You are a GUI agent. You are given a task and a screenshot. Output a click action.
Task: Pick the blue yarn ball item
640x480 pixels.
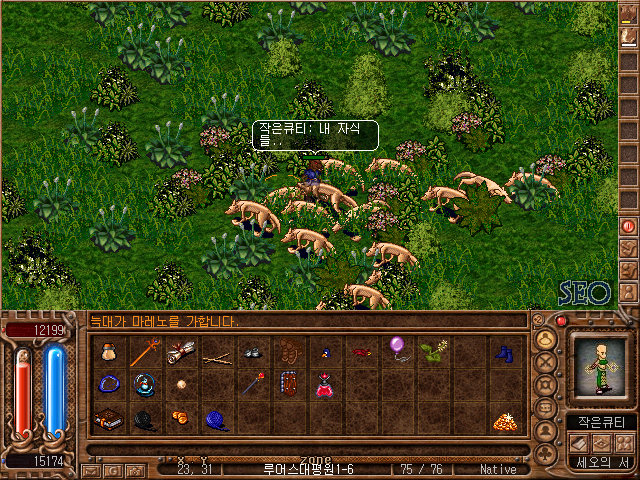click(x=217, y=420)
